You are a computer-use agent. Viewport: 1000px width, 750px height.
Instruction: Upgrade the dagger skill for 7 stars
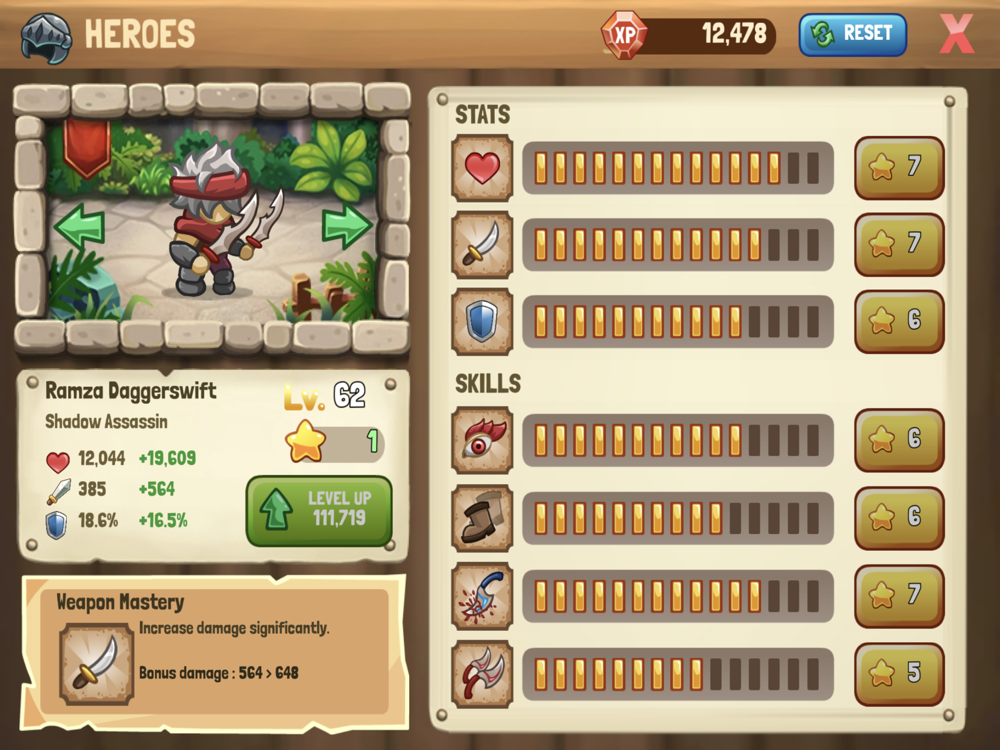point(899,596)
